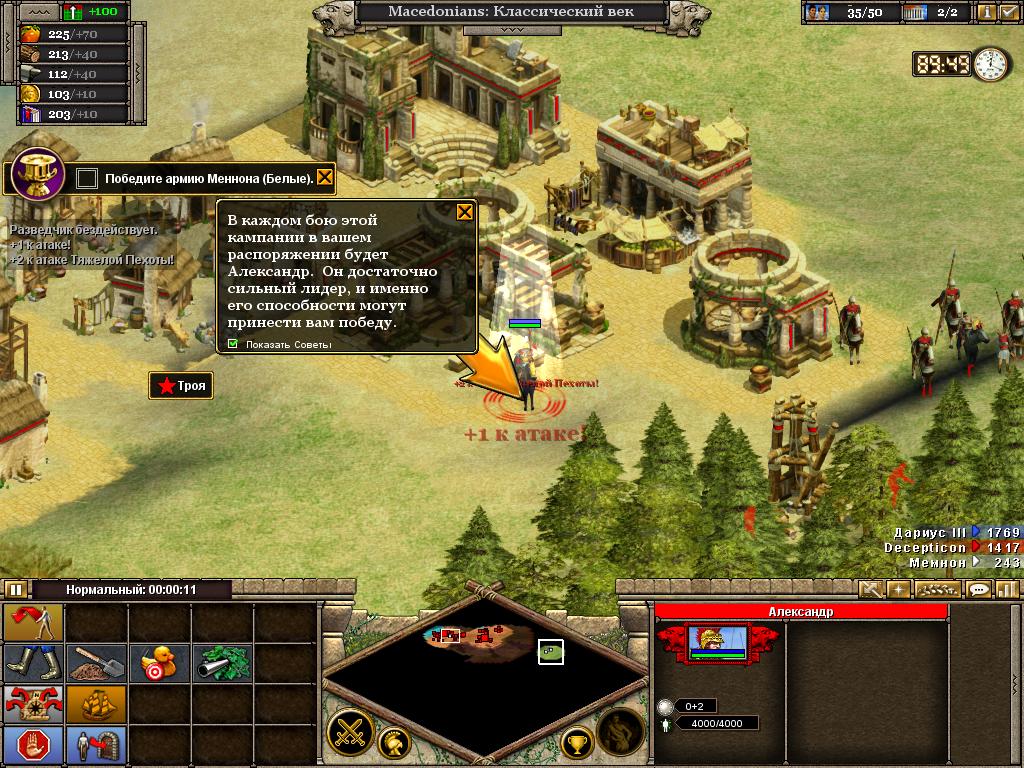Select the shovel entrench command

point(96,661)
